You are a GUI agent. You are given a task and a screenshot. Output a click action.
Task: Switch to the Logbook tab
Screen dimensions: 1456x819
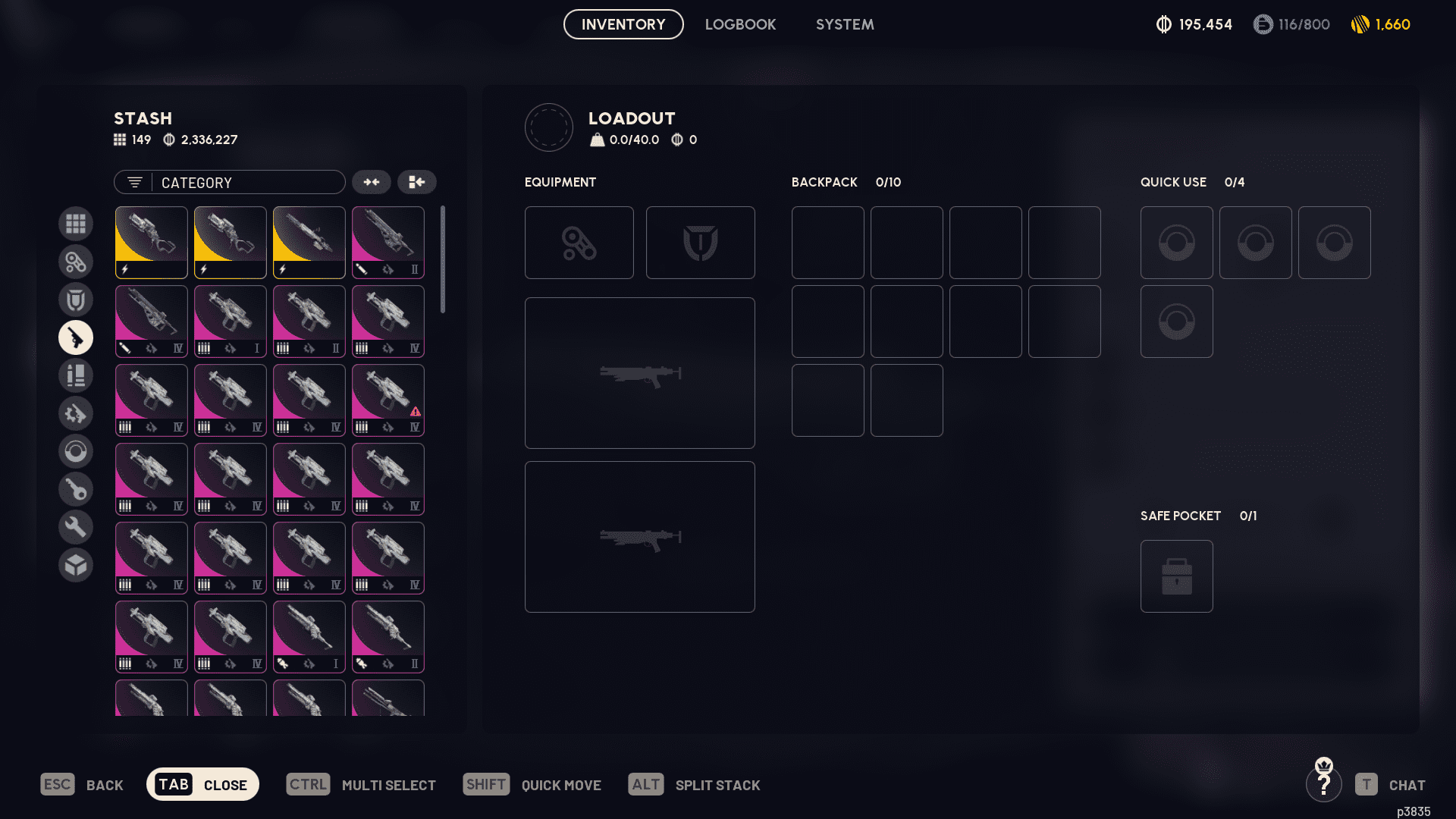point(740,24)
